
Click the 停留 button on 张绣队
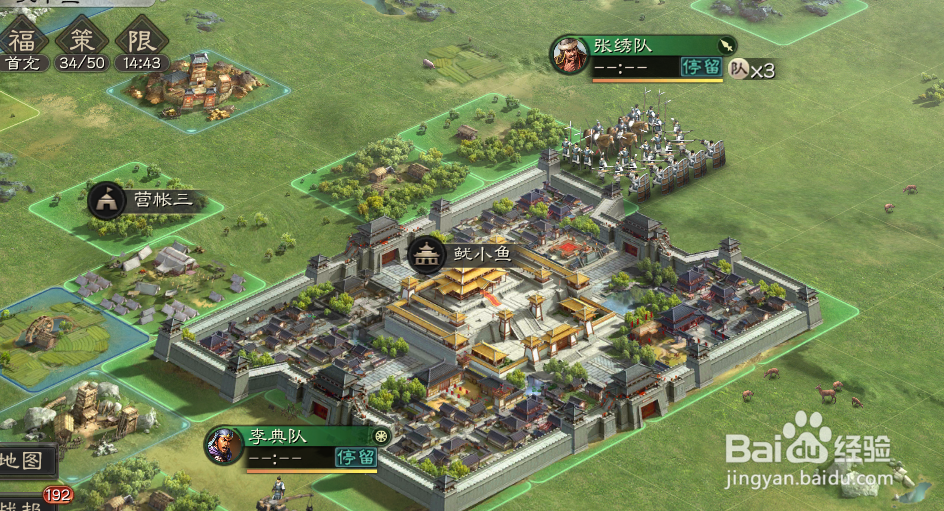pos(701,67)
